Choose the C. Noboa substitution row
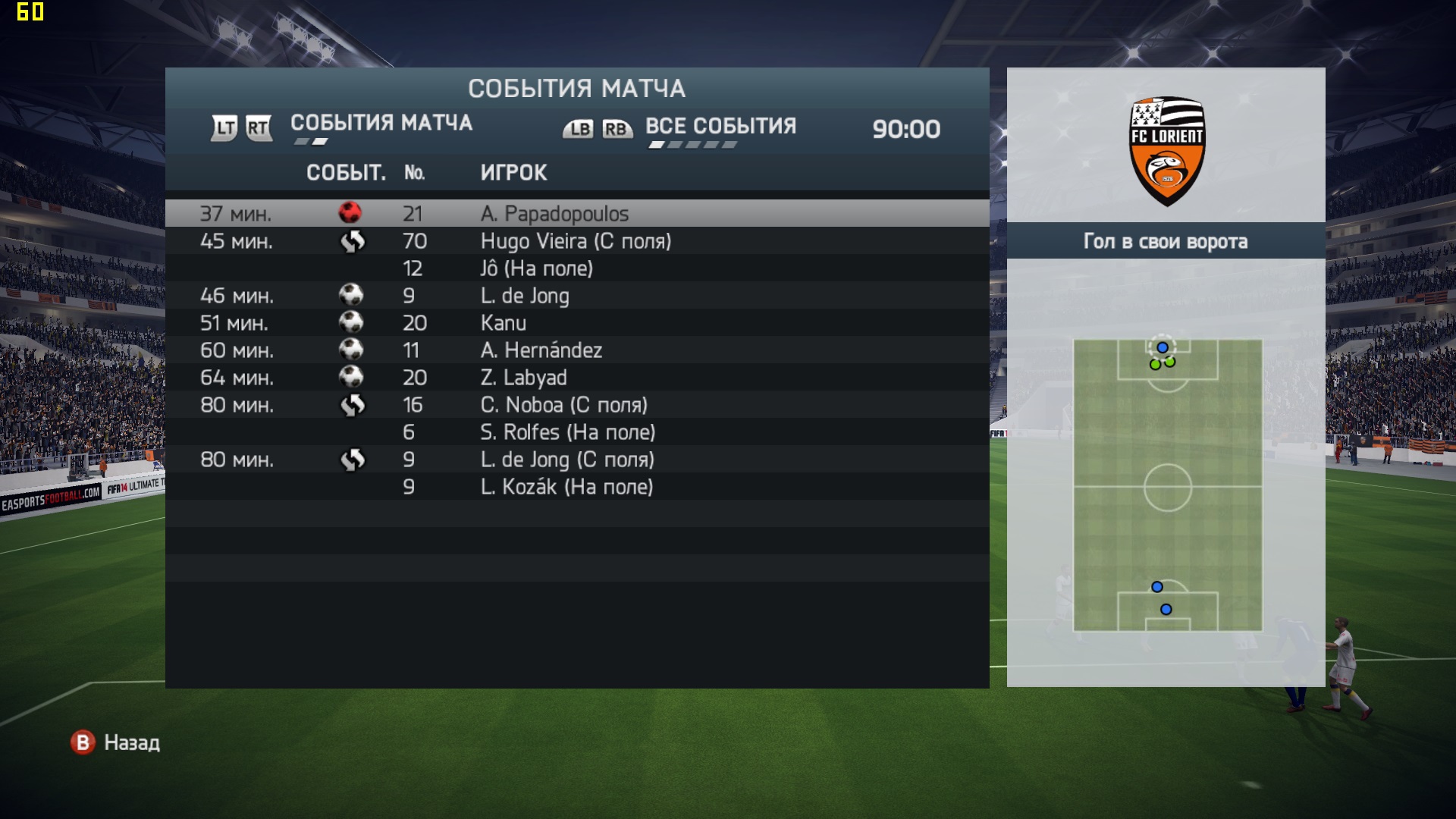The image size is (1456, 819). [576, 405]
